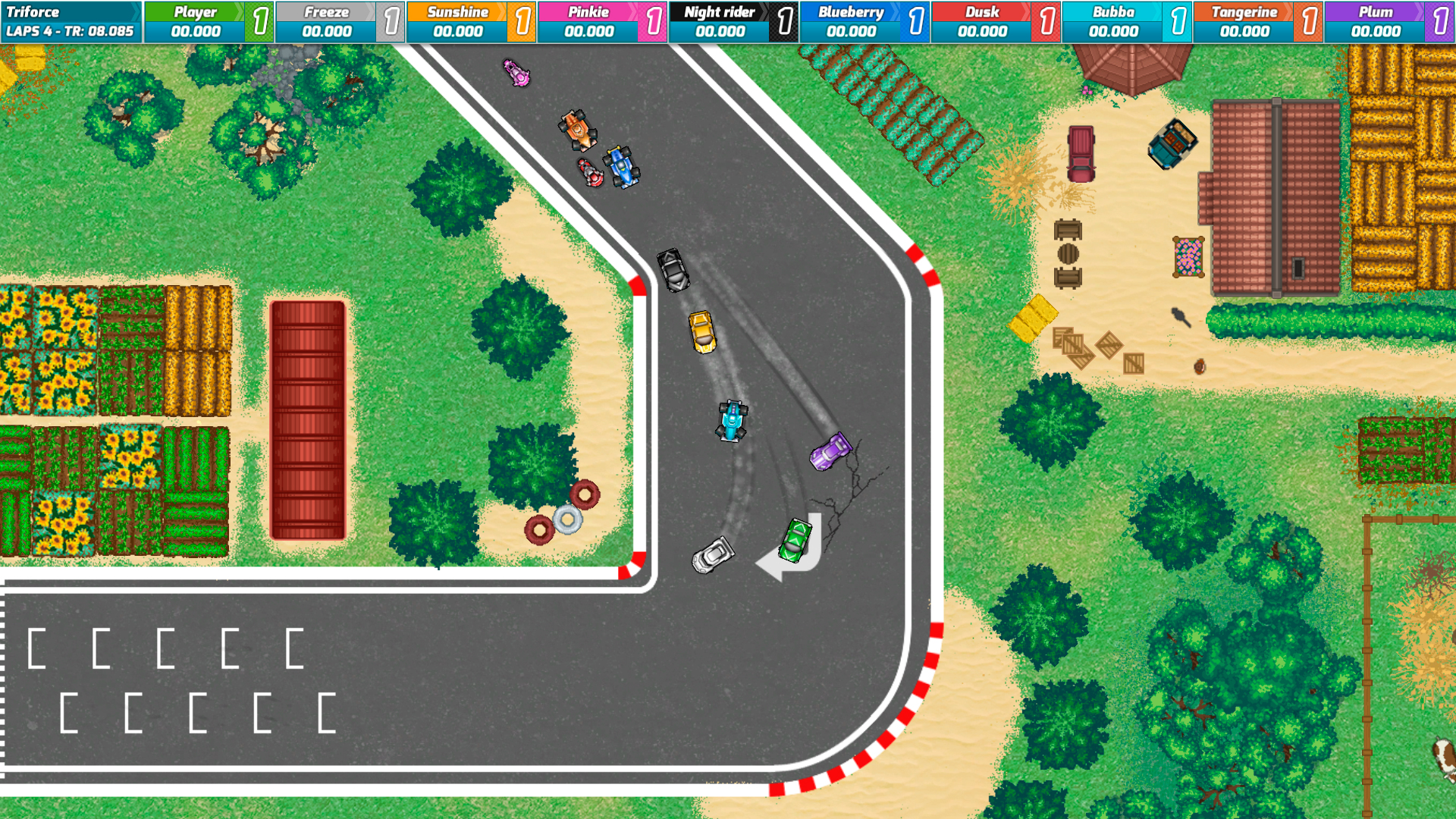1456x819 pixels.
Task: Expand the chevron beside Triforce
Action: pos(136,11)
